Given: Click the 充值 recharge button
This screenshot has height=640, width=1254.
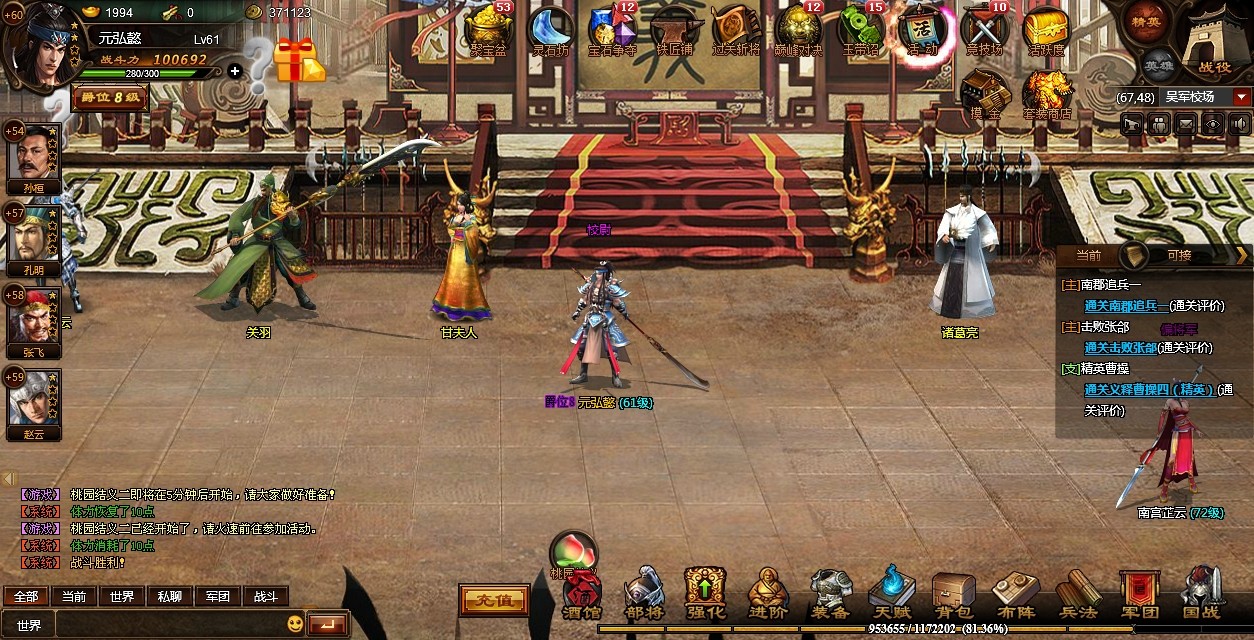Looking at the screenshot, I should [494, 600].
